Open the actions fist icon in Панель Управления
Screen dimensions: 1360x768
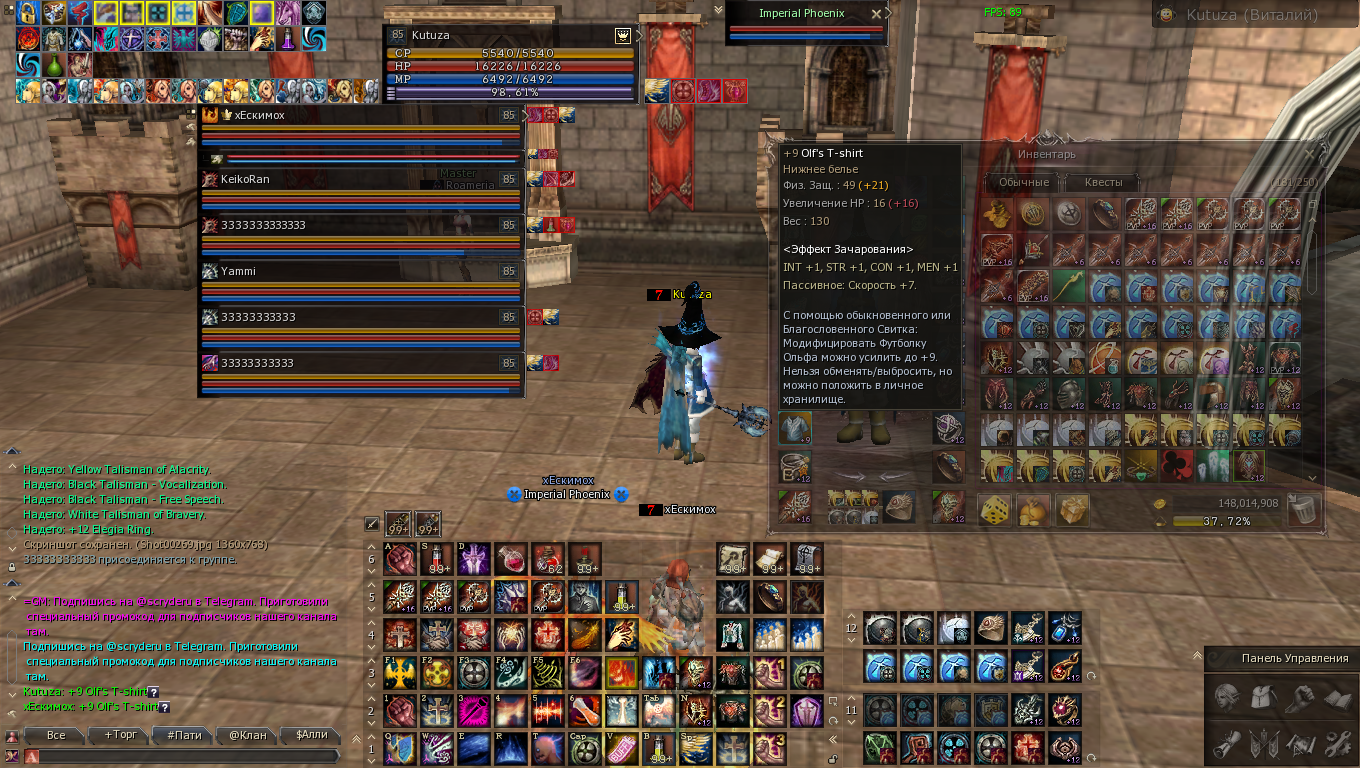1298,697
